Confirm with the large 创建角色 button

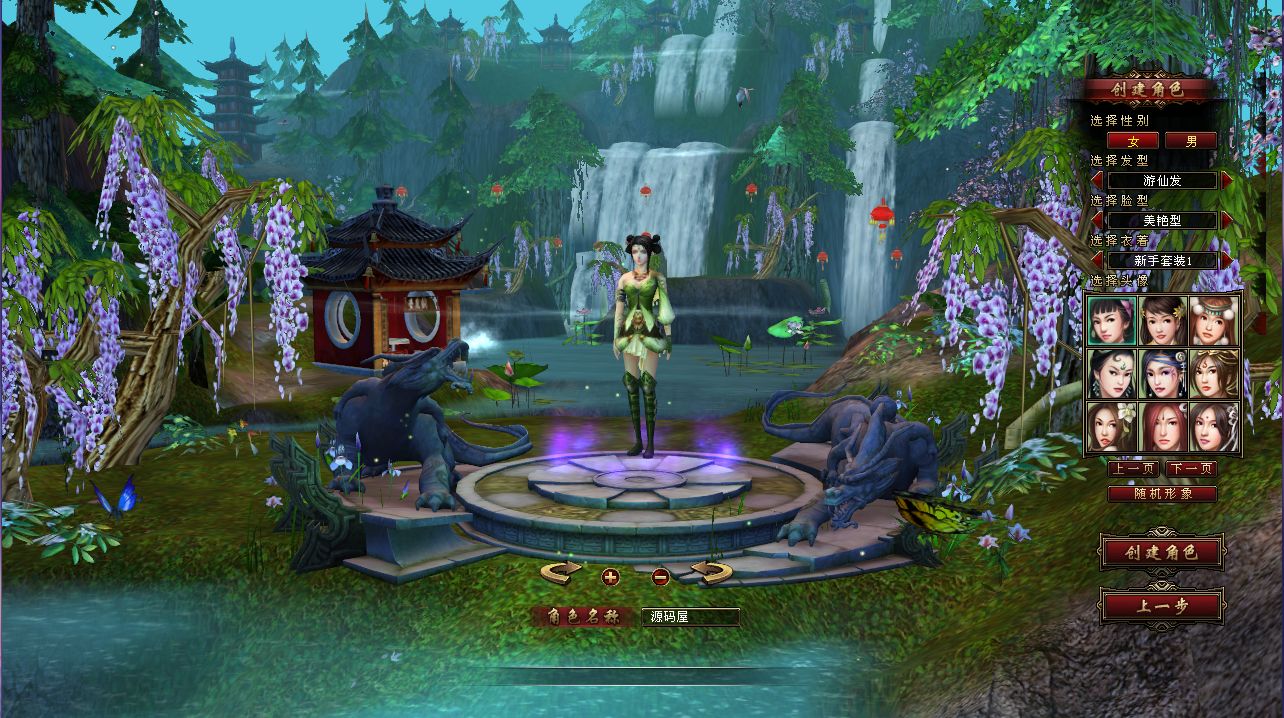[x=1161, y=552]
